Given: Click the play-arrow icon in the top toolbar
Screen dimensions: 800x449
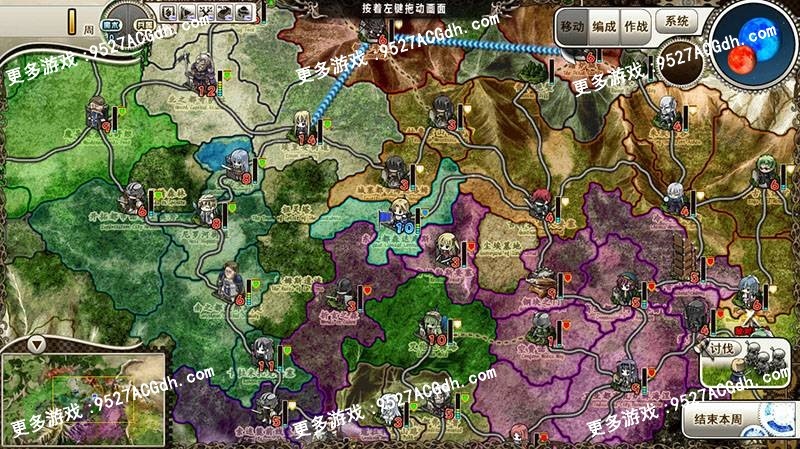Looking at the screenshot, I should coord(186,13).
